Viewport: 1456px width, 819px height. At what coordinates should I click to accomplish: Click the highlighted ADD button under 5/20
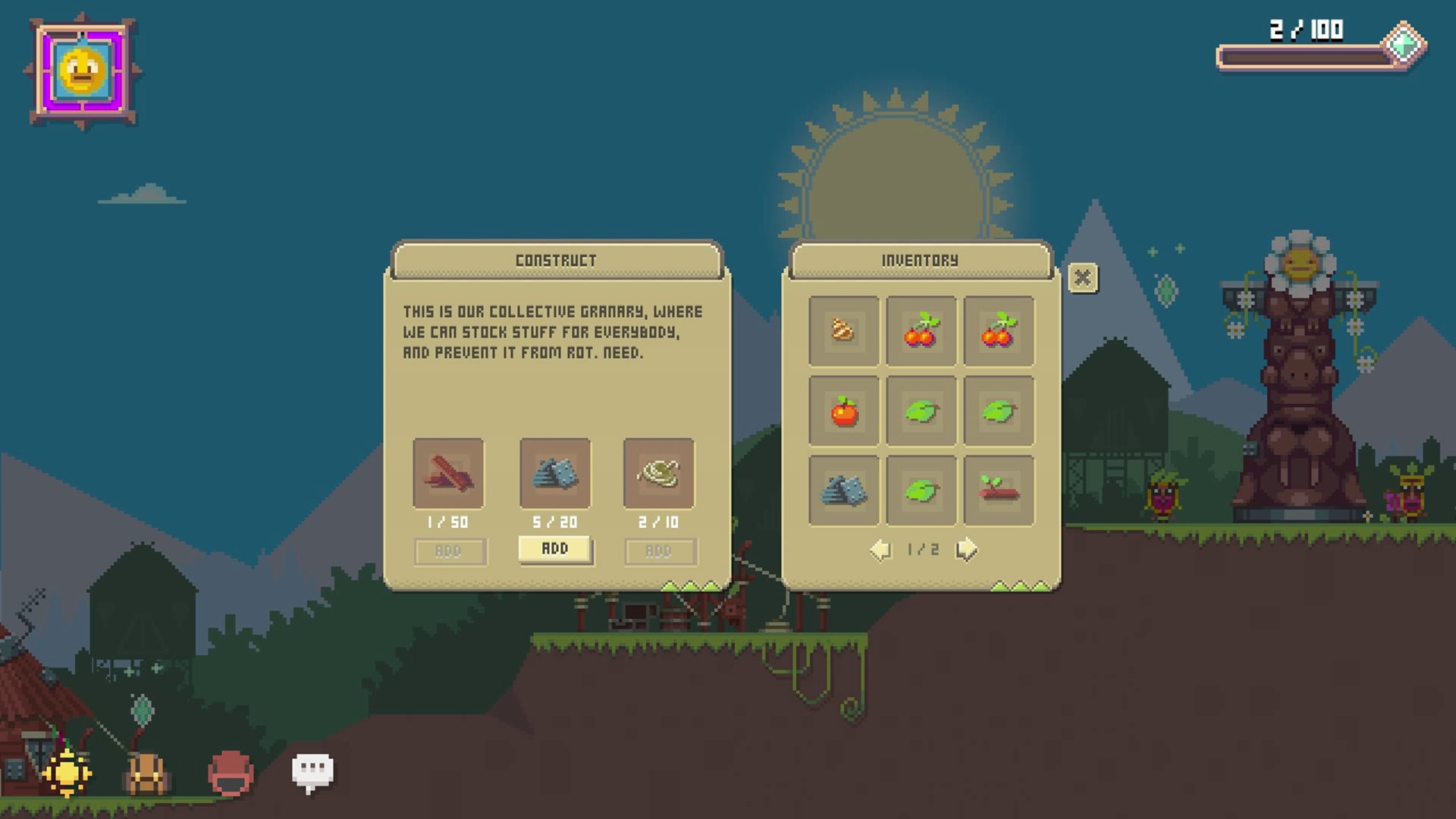pyautogui.click(x=555, y=549)
